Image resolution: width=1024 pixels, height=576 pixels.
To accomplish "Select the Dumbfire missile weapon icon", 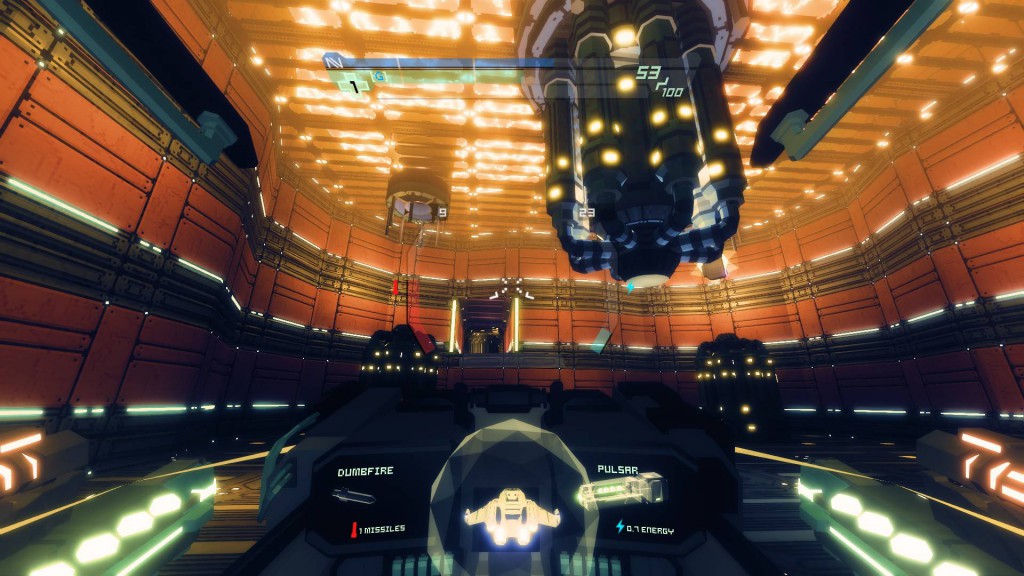I will click(354, 495).
